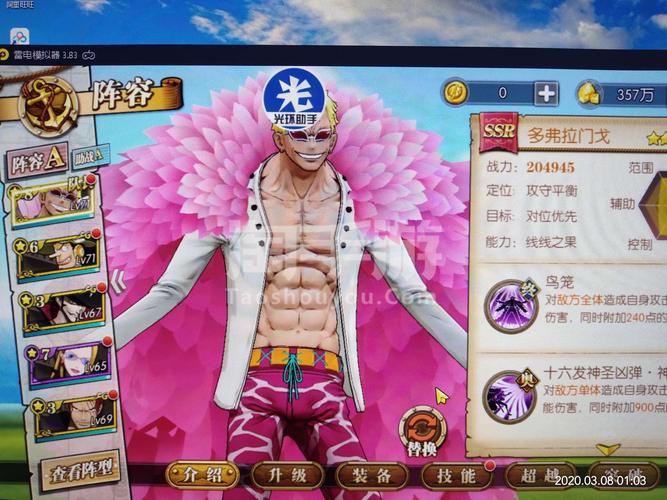The height and width of the screenshot is (500, 667).
Task: Click the previous character double-arrow
Action: click(119, 283)
